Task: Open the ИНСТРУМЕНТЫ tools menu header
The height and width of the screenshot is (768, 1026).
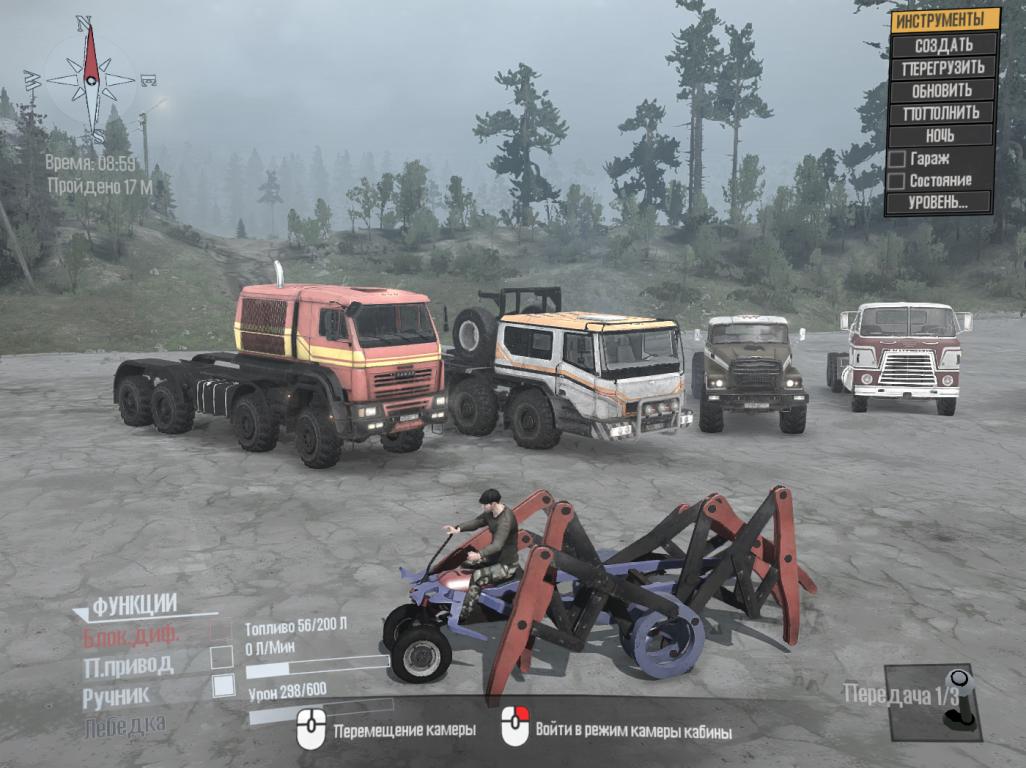Action: 945,20
